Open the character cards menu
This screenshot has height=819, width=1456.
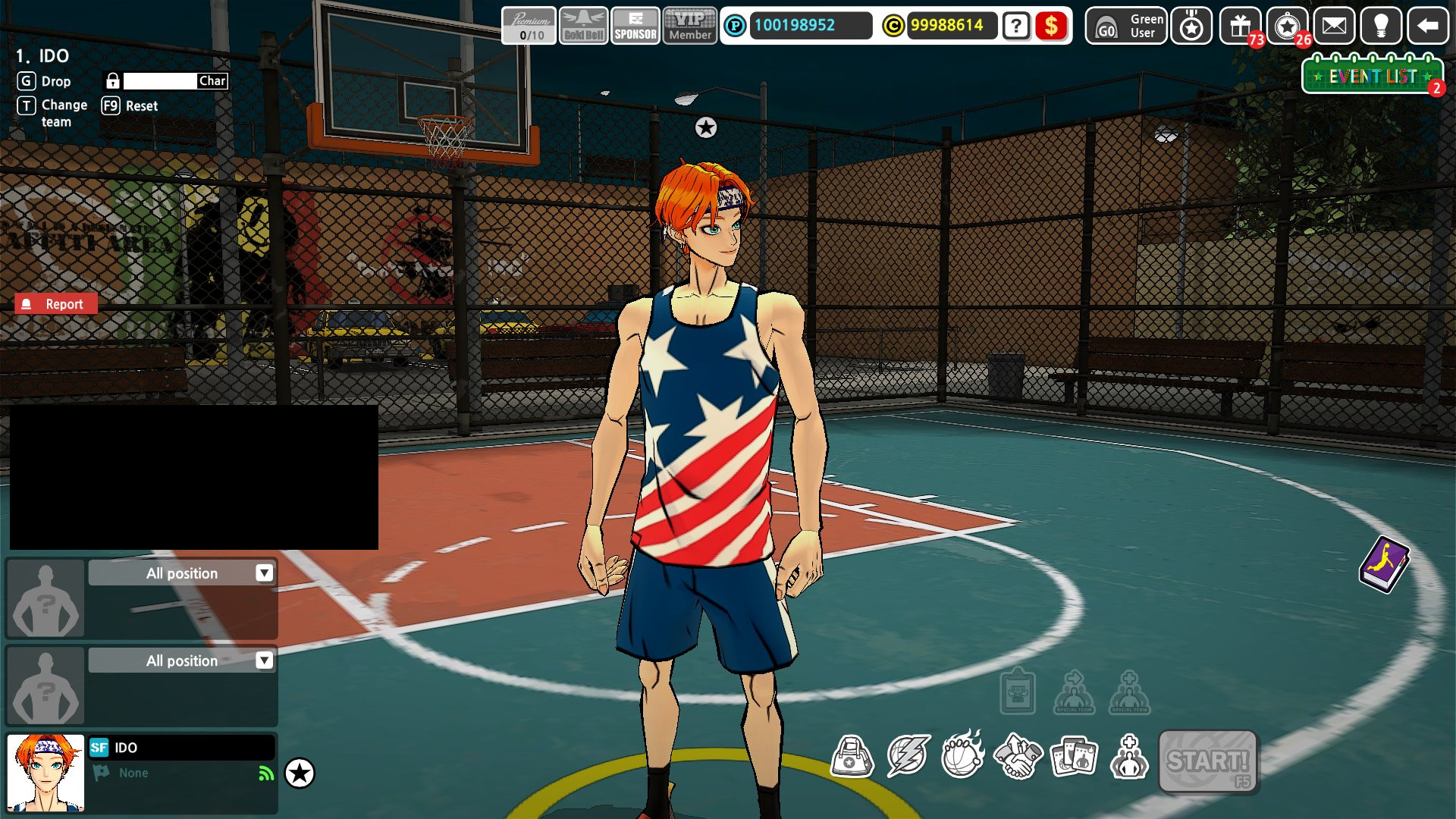tap(1074, 755)
